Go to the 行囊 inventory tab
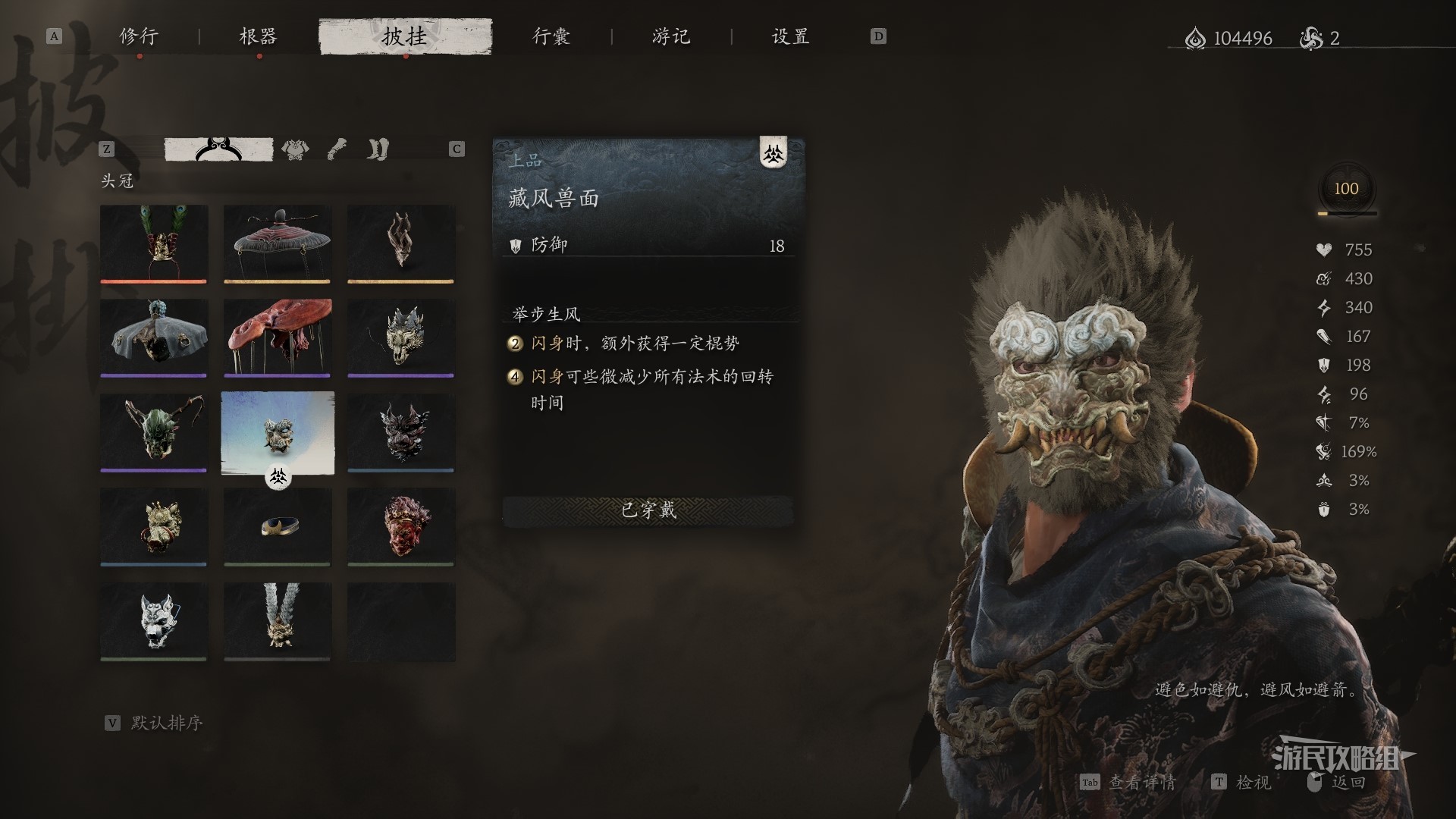The image size is (1456, 819). click(x=551, y=36)
